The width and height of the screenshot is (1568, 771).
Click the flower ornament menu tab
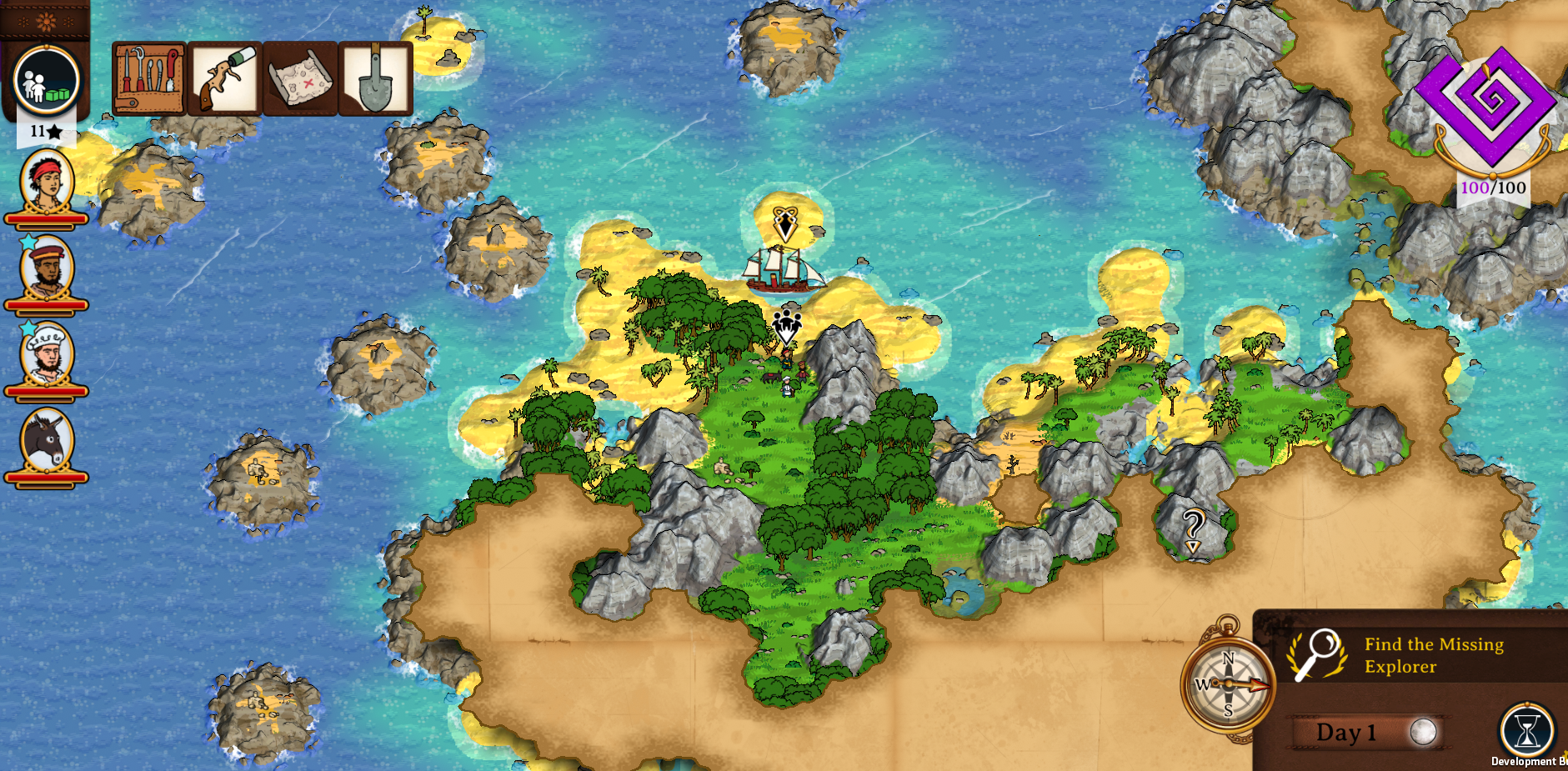(x=45, y=20)
